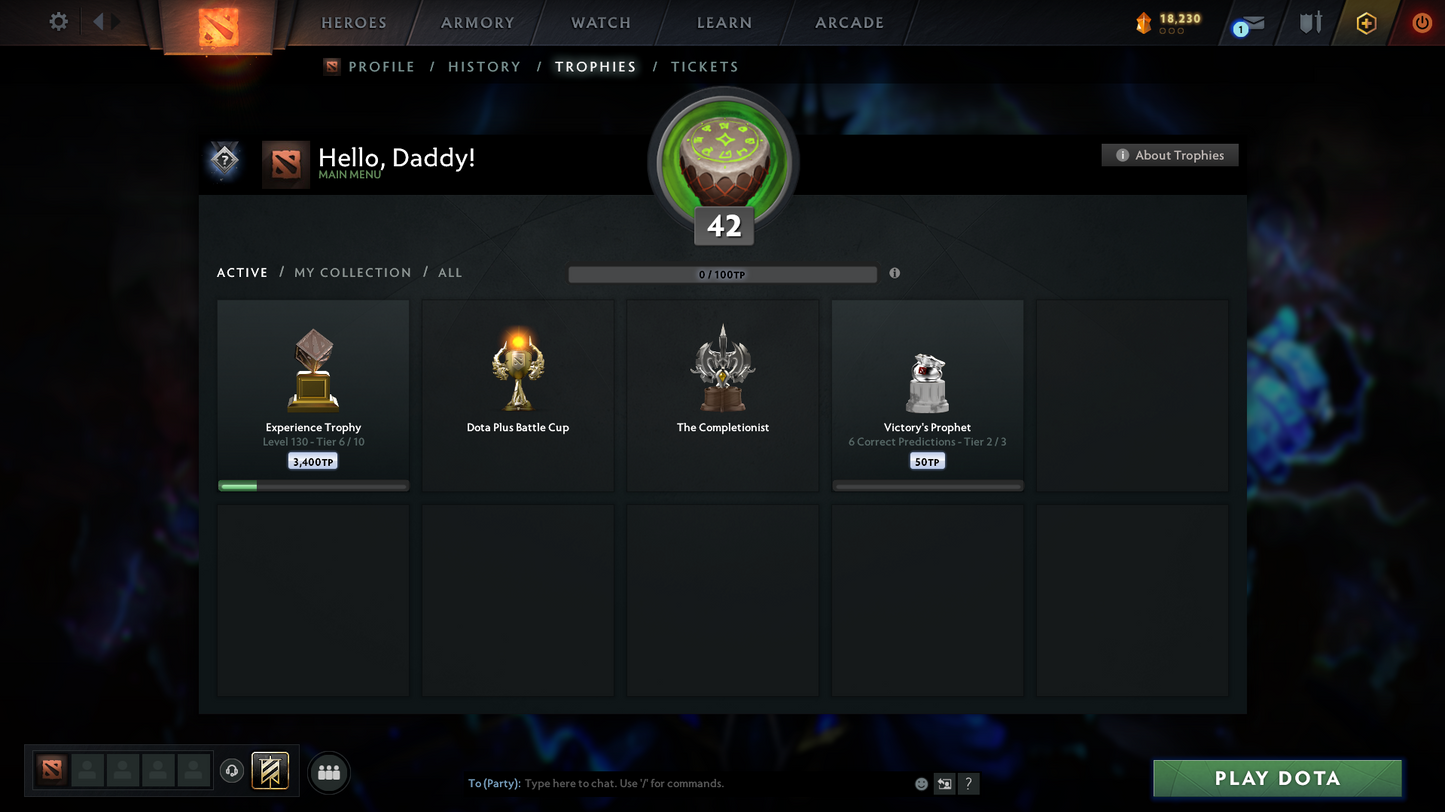Open About Trophies
The width and height of the screenshot is (1445, 812).
1169,155
